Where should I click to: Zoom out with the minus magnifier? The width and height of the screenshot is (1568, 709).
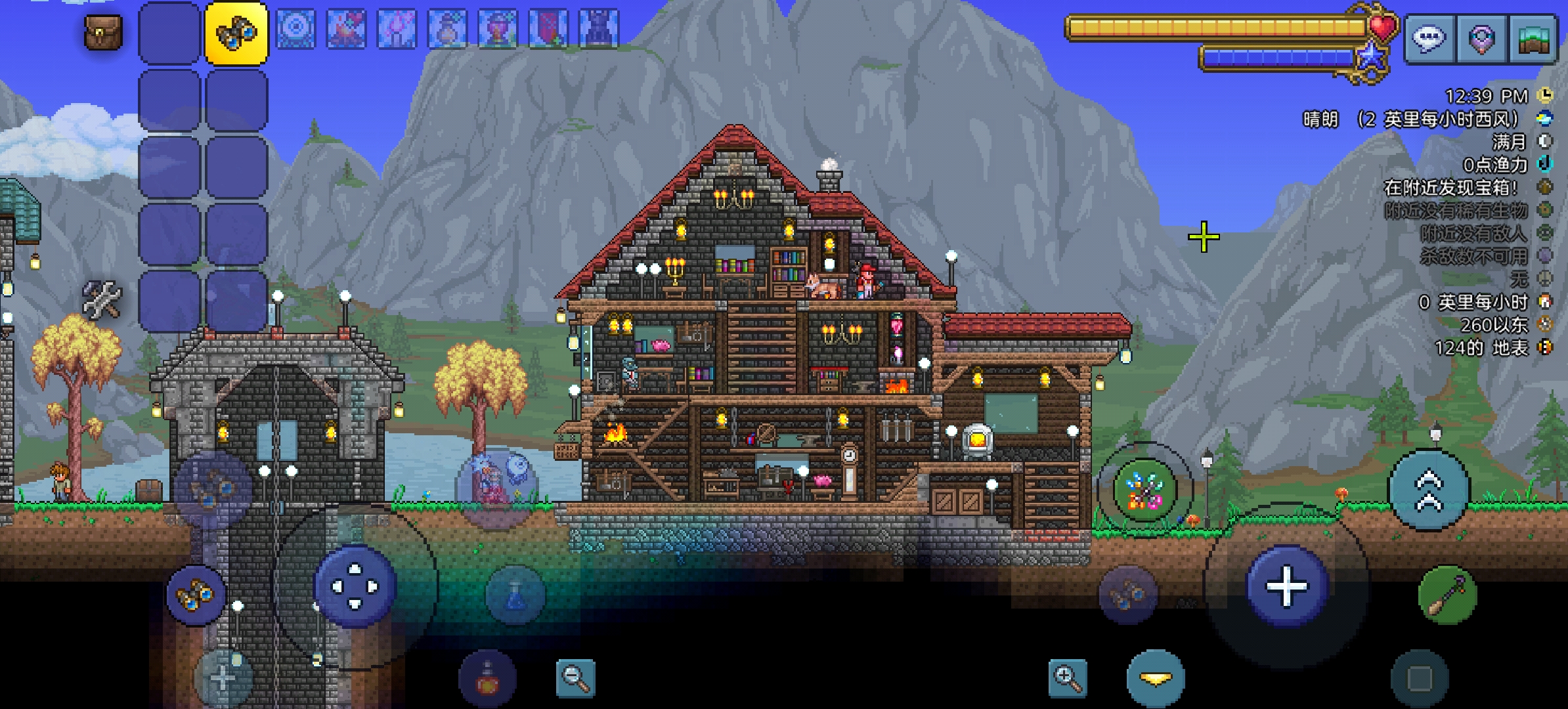click(575, 677)
